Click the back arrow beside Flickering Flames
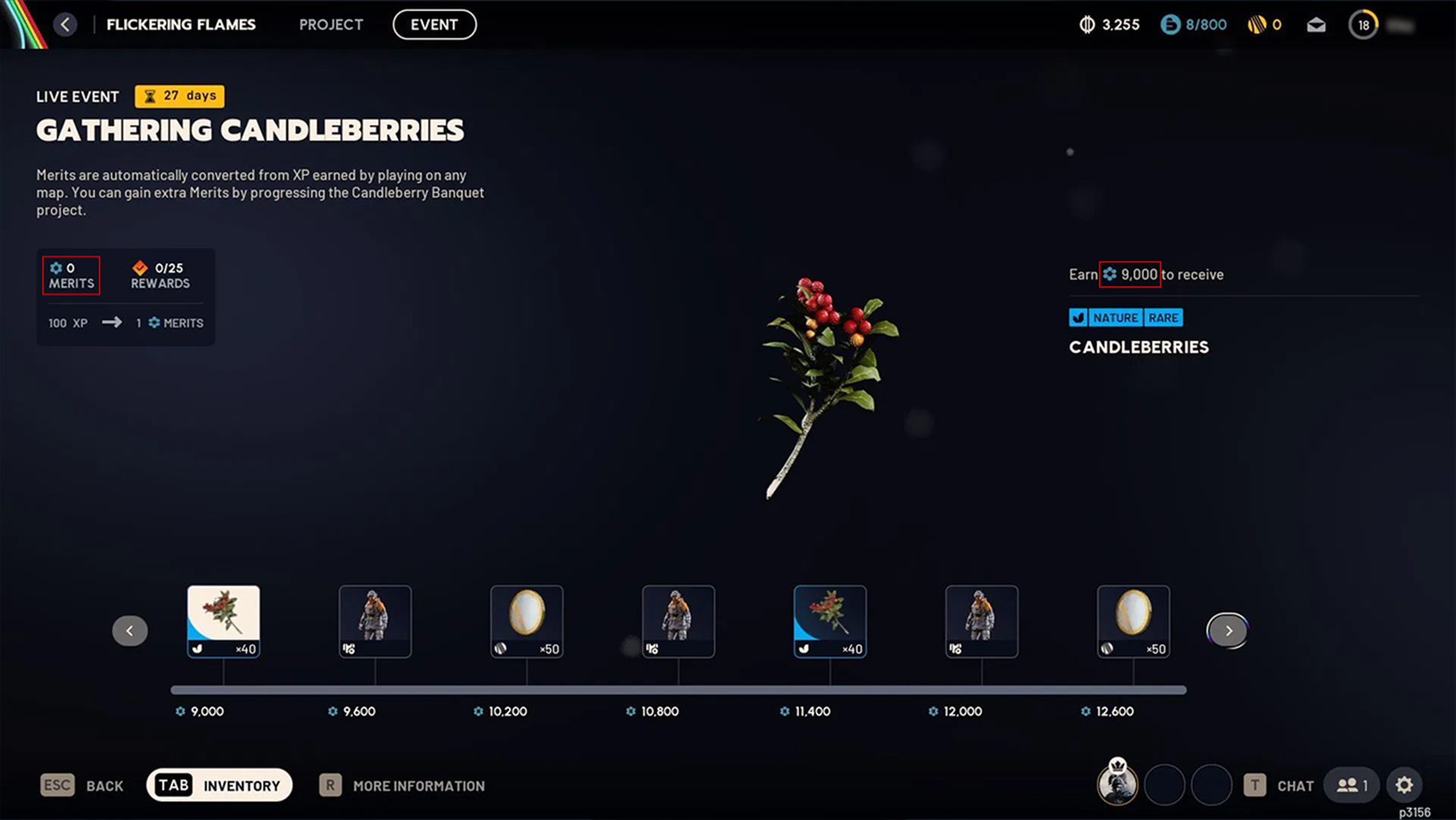This screenshot has height=820, width=1456. pos(65,24)
